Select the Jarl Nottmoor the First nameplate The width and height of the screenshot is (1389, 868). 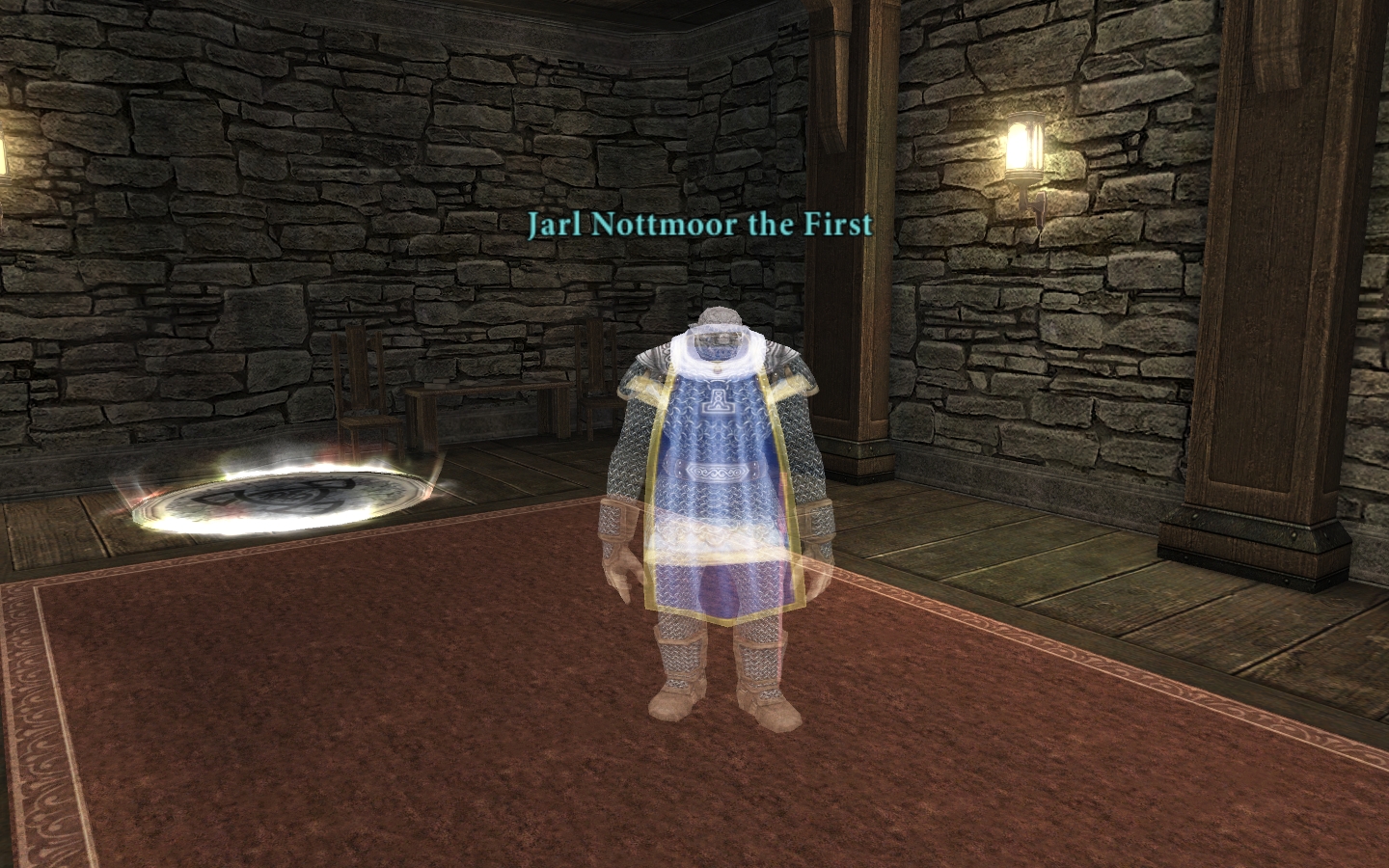click(x=699, y=225)
